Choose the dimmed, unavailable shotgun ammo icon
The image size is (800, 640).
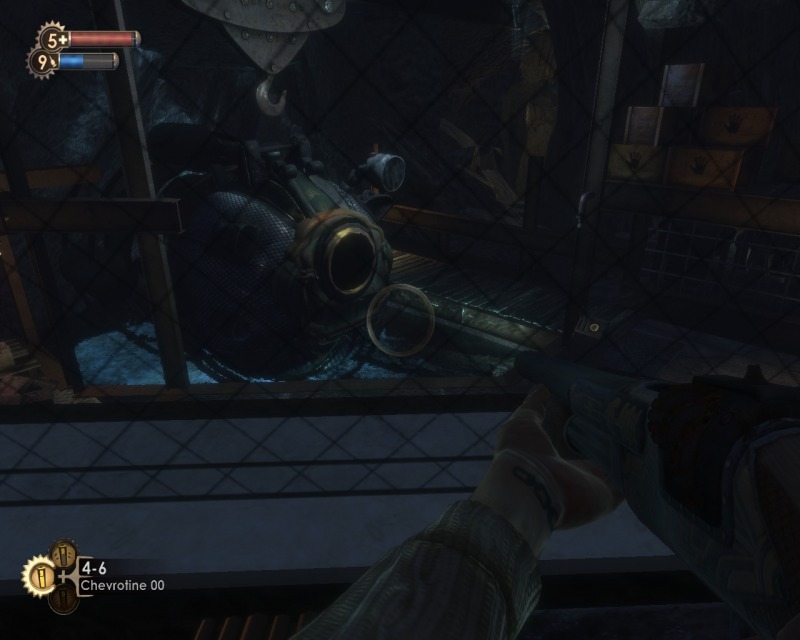62,597
